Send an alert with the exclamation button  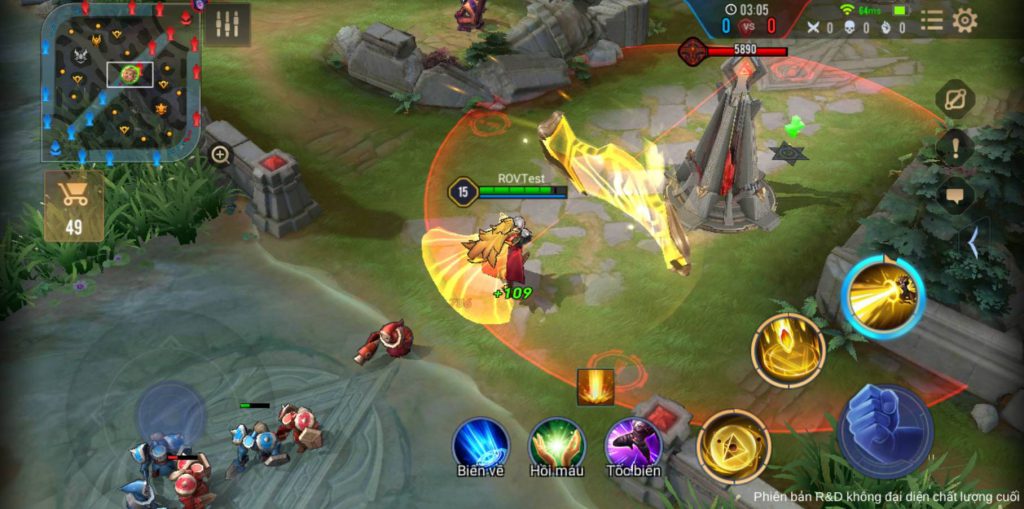[955, 147]
